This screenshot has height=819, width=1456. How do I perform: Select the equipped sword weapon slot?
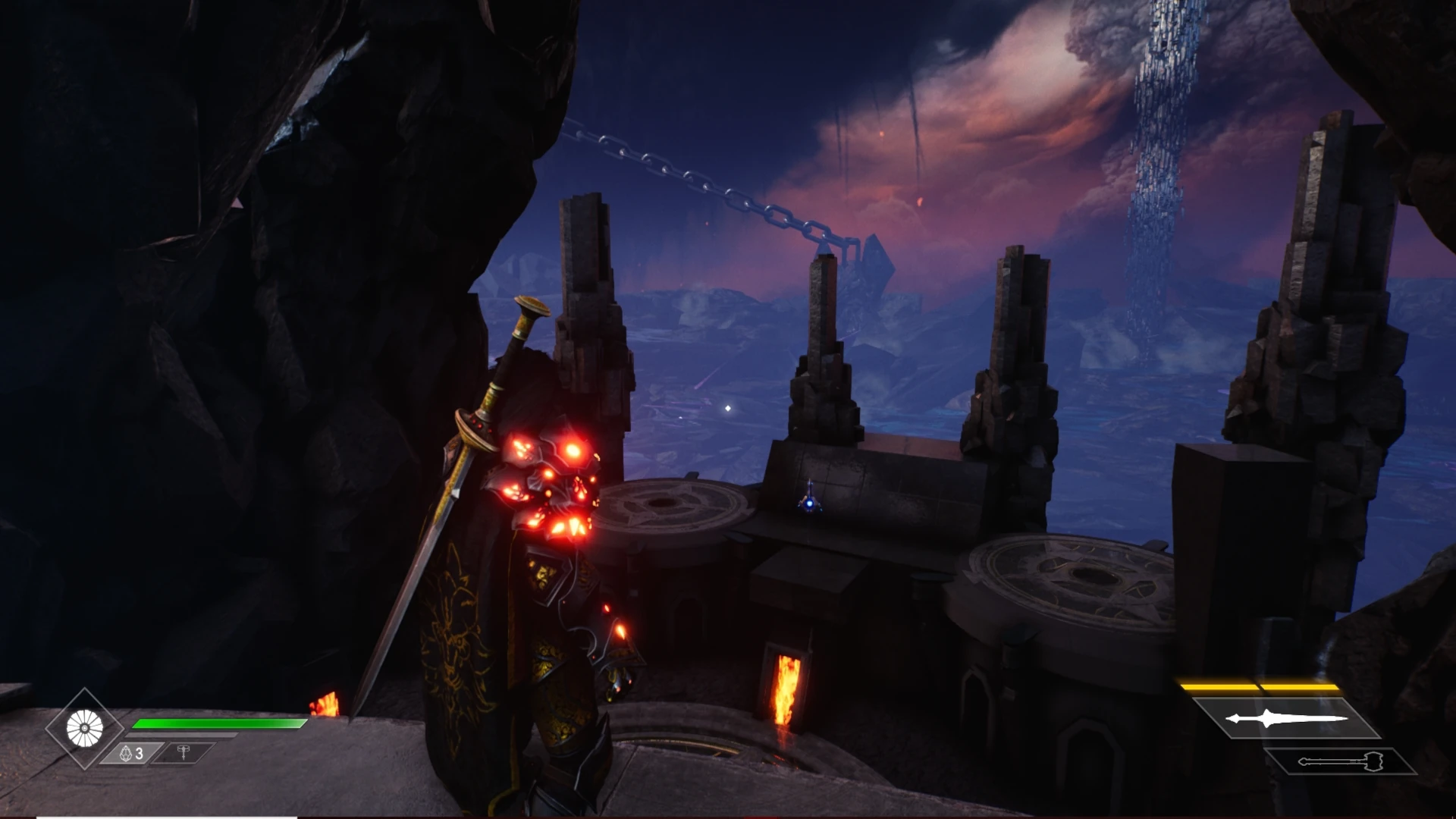1286,718
